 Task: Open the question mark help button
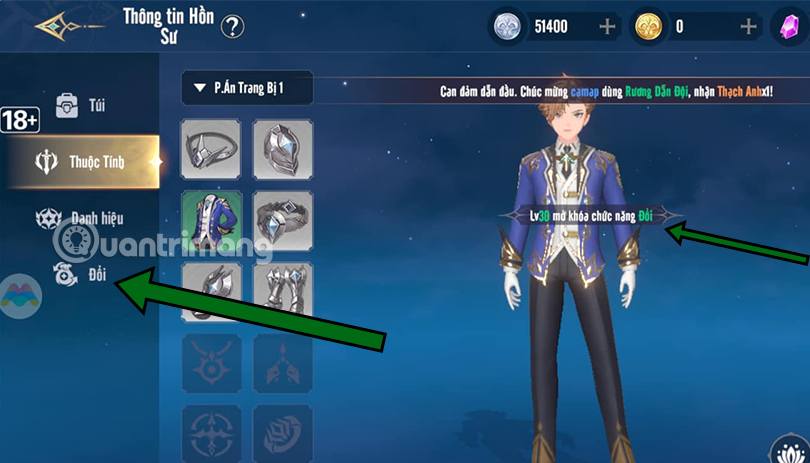[233, 26]
